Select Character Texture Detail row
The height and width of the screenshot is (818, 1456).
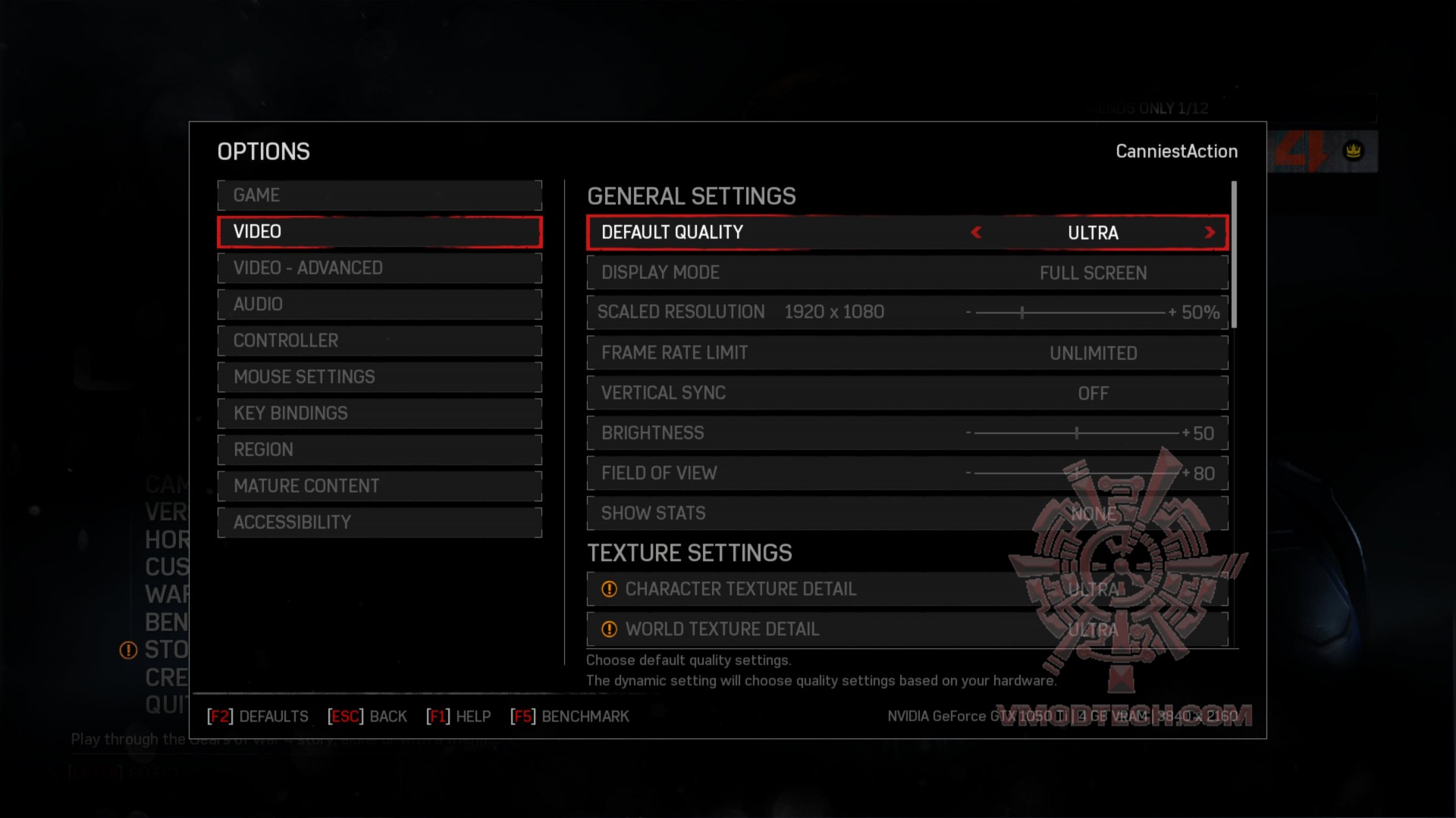907,590
